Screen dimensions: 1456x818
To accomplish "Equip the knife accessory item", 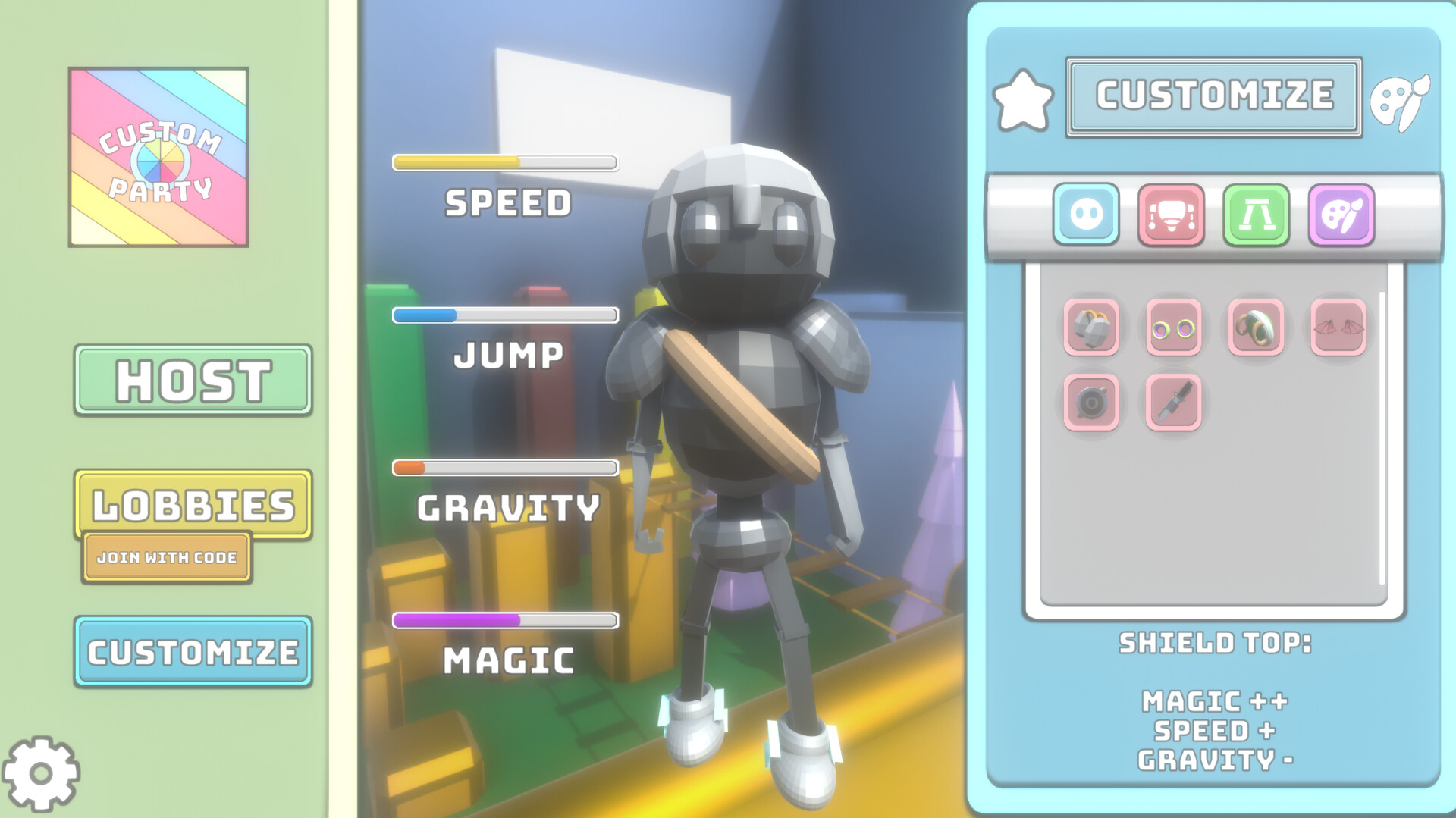I will 1172,401.
